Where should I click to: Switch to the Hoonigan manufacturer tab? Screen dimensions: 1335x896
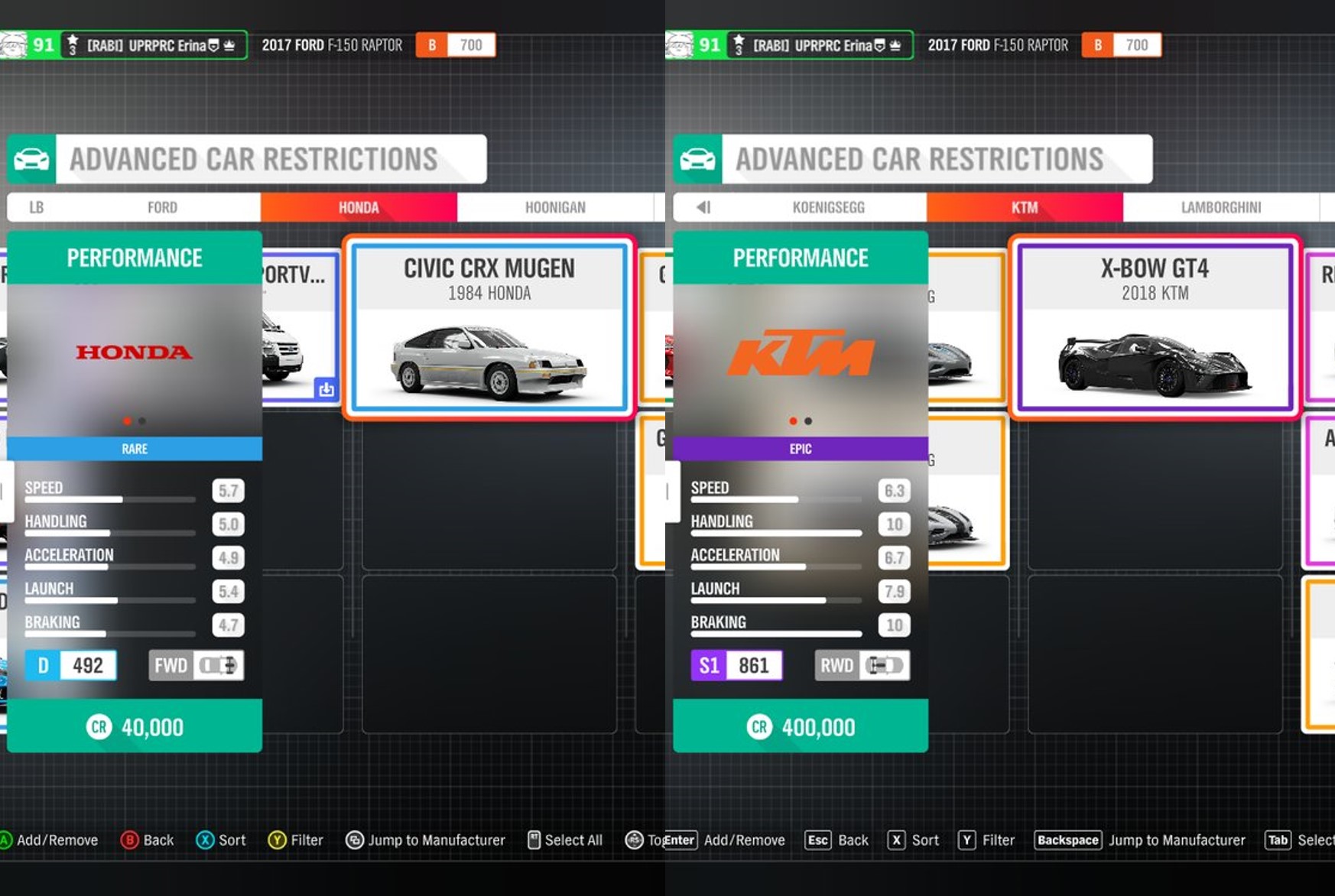(556, 207)
